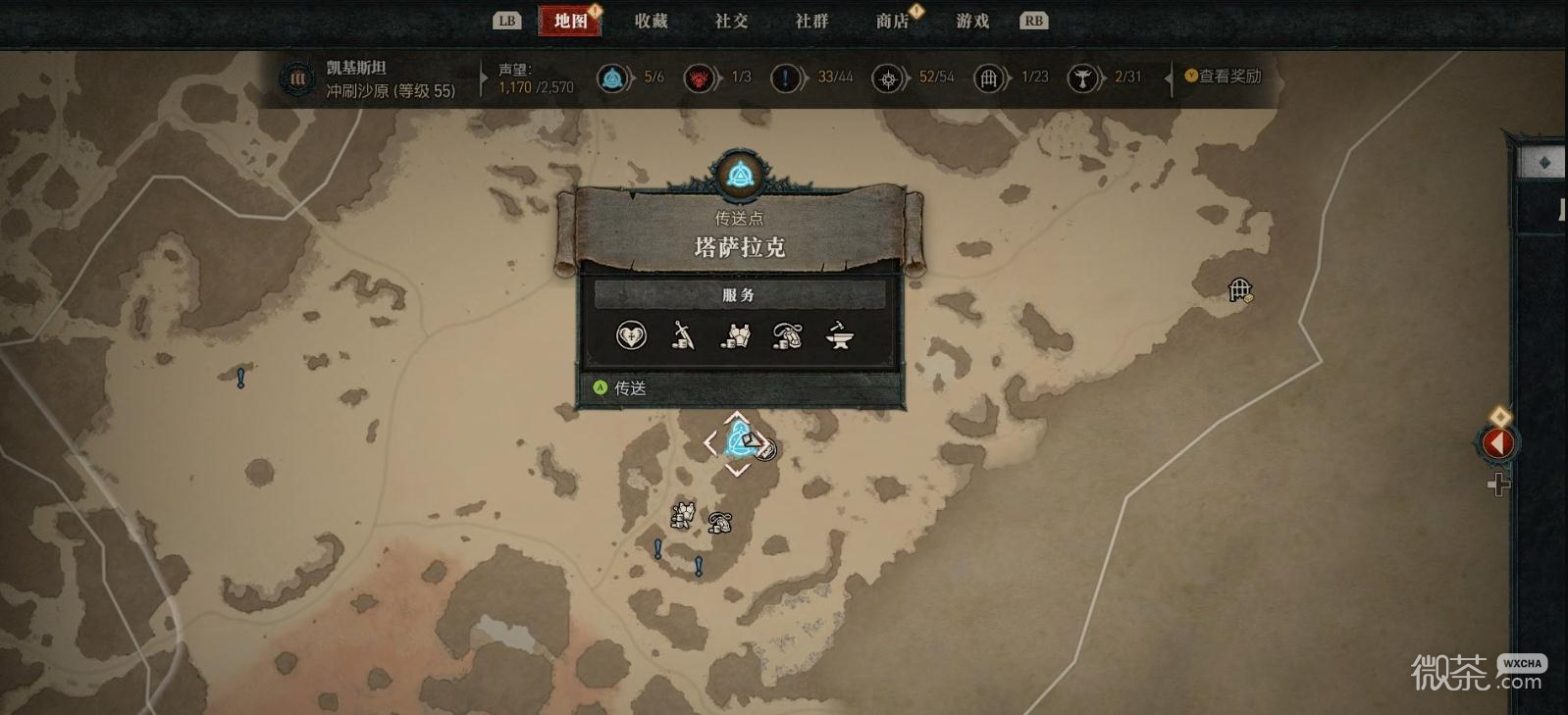Viewport: 1568px width, 715px height.
Task: Open the 商店 shop tab
Action: coord(892,21)
